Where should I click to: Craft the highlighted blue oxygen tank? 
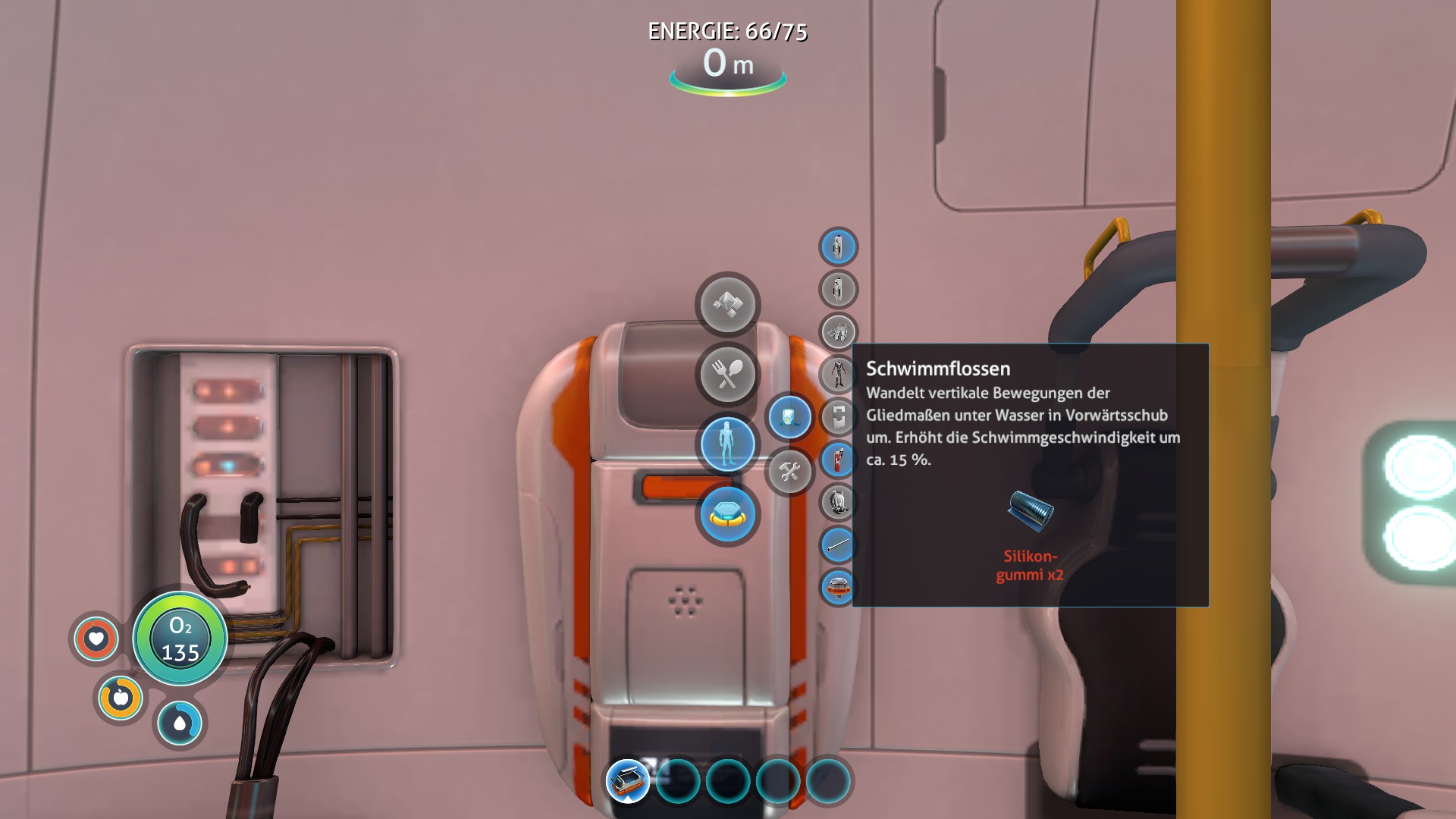(x=838, y=246)
